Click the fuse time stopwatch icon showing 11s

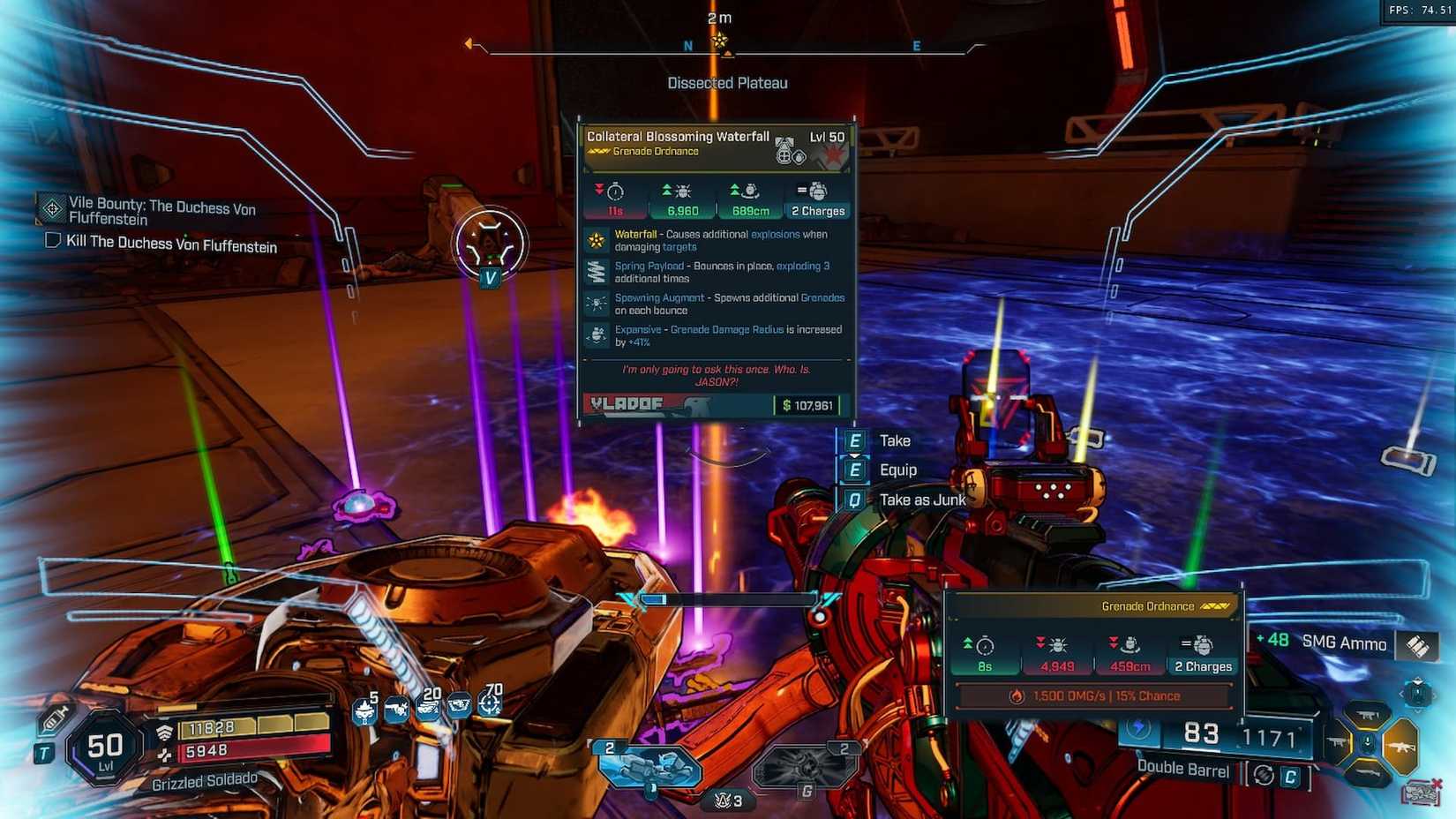pos(615,192)
